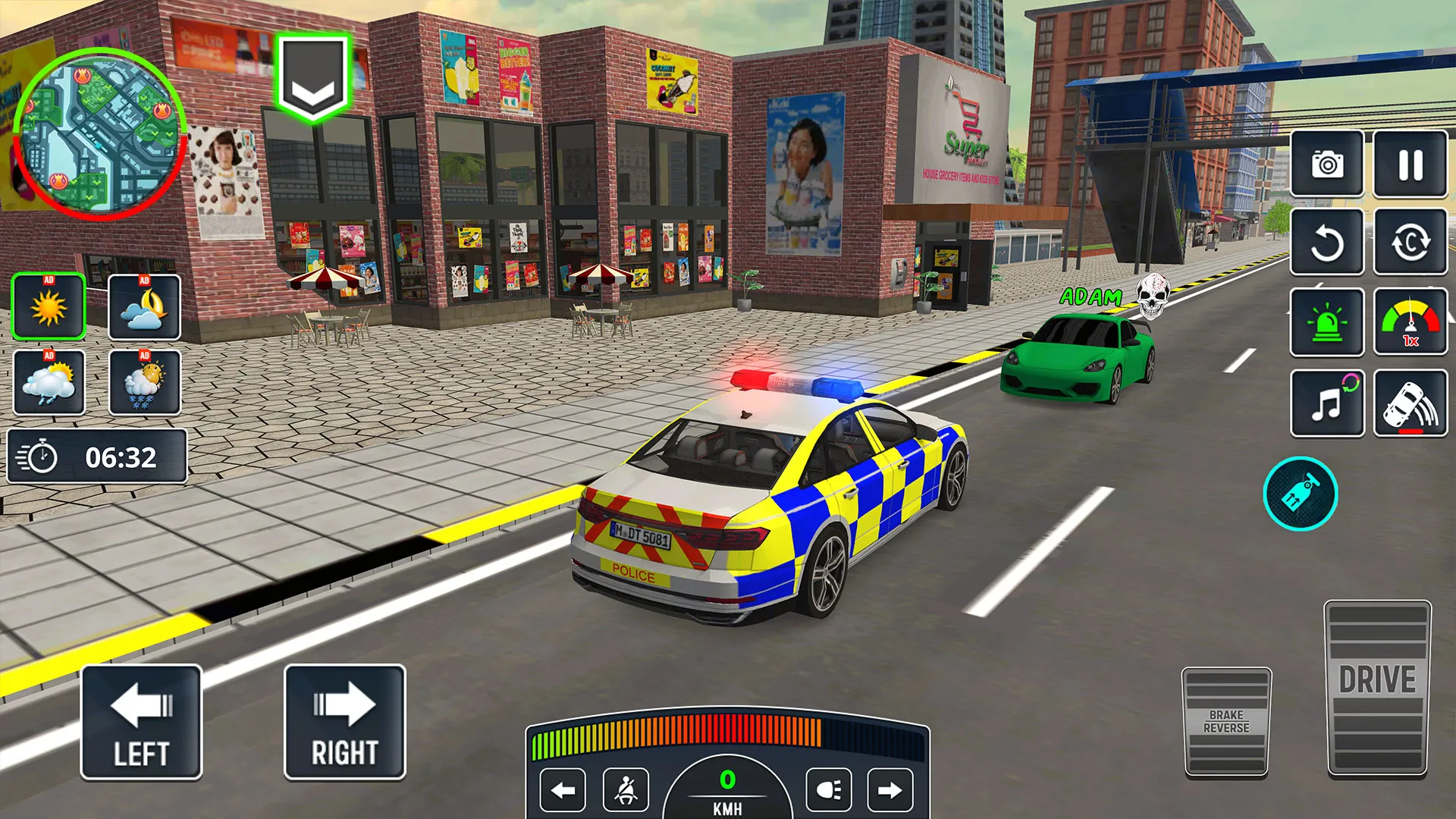The width and height of the screenshot is (1456, 819).
Task: Switch the camera view with the C button
Action: click(1410, 243)
